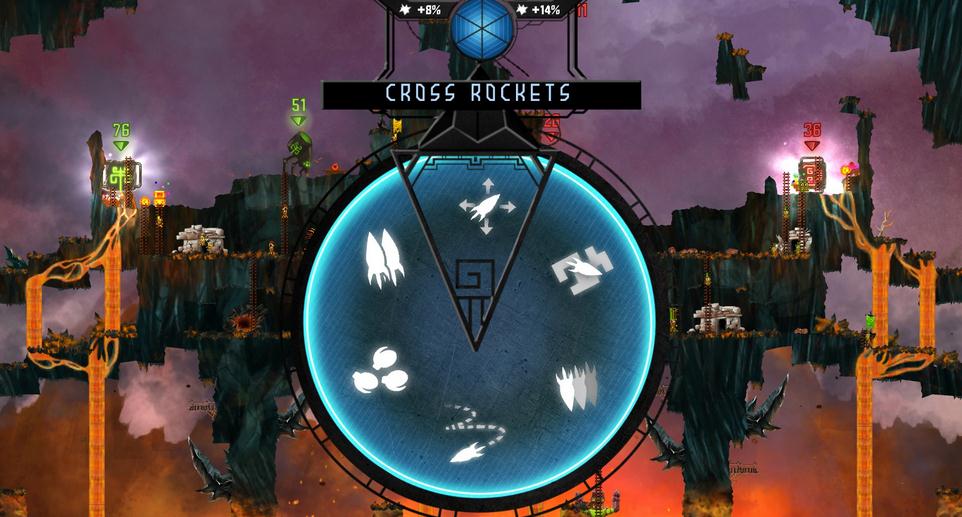Select the winding dotted-path rocket weapon
This screenshot has width=962, height=517.
coord(474,433)
